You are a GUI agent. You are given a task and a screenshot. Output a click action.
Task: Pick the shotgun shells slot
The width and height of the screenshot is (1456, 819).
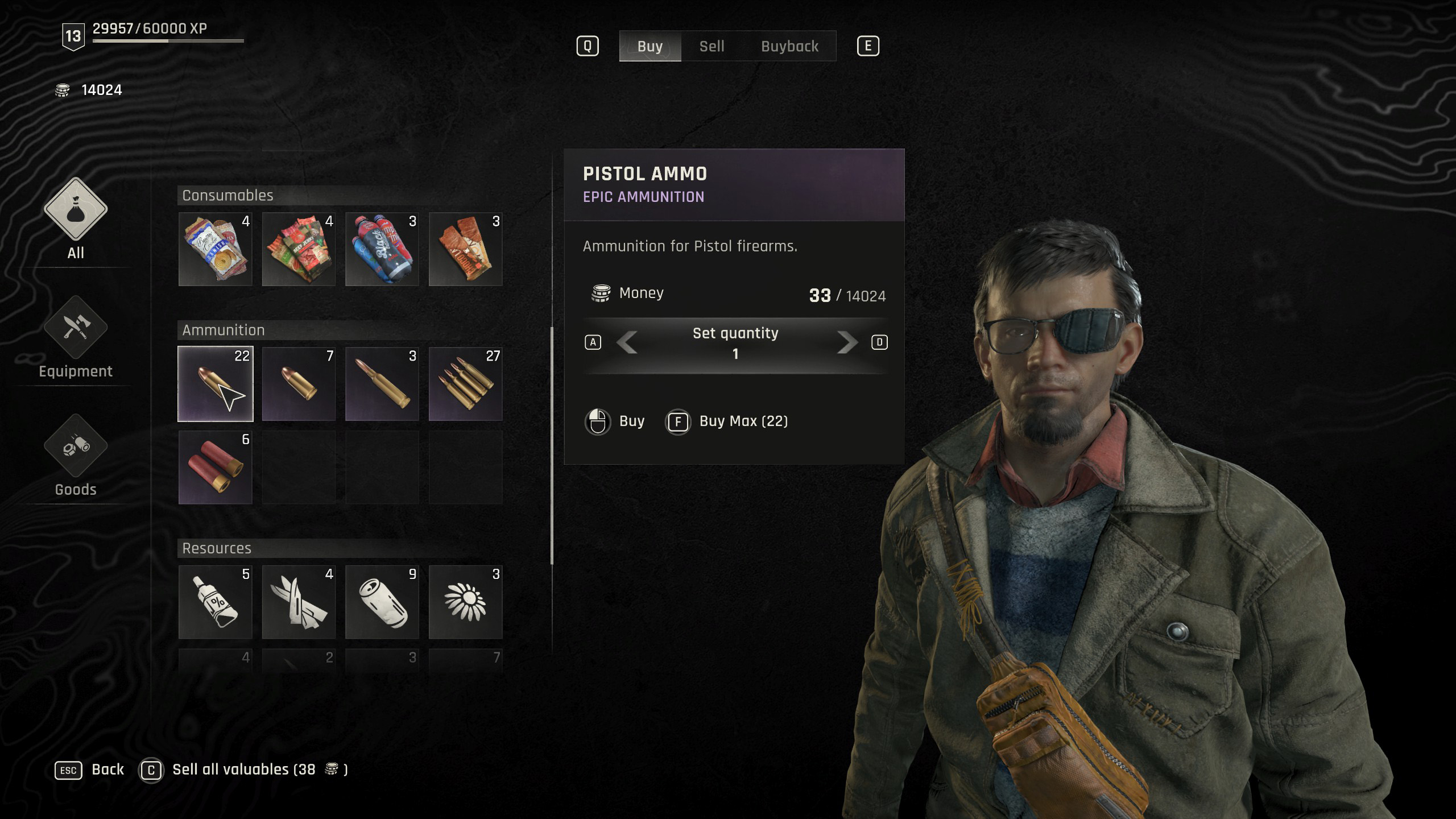(x=215, y=468)
